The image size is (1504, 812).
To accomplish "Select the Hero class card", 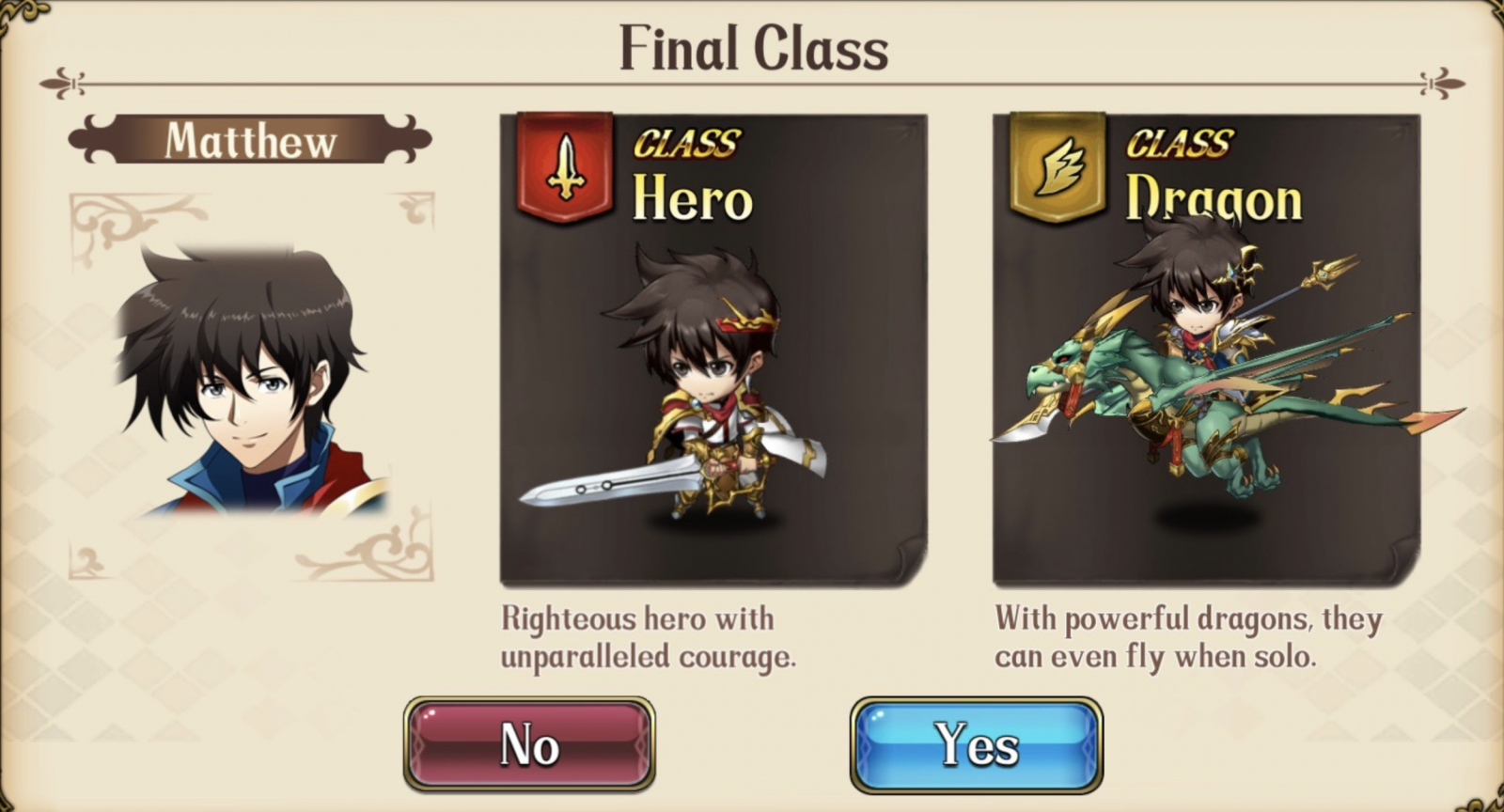I will (x=713, y=350).
